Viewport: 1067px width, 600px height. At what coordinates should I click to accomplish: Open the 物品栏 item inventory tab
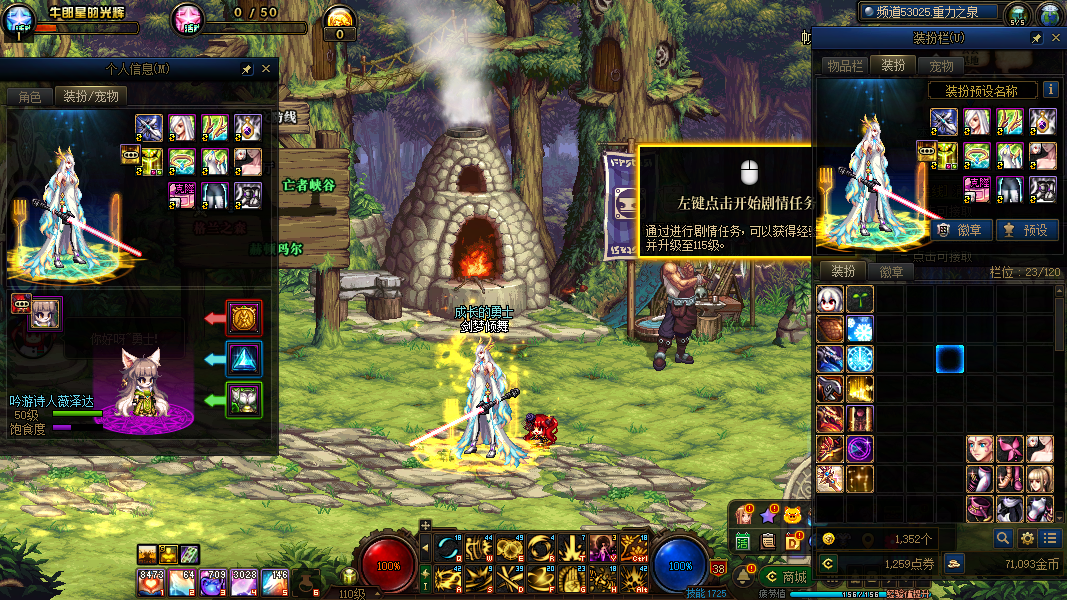(844, 66)
